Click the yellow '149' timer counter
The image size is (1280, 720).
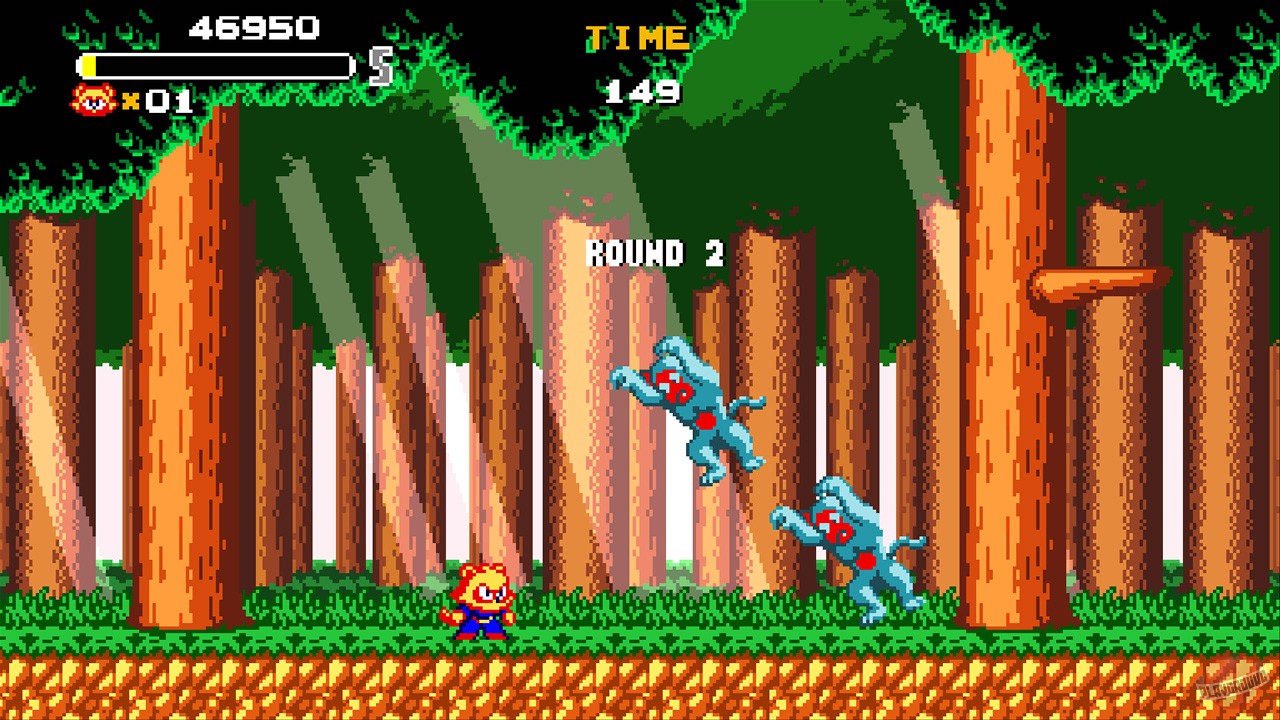pyautogui.click(x=643, y=92)
